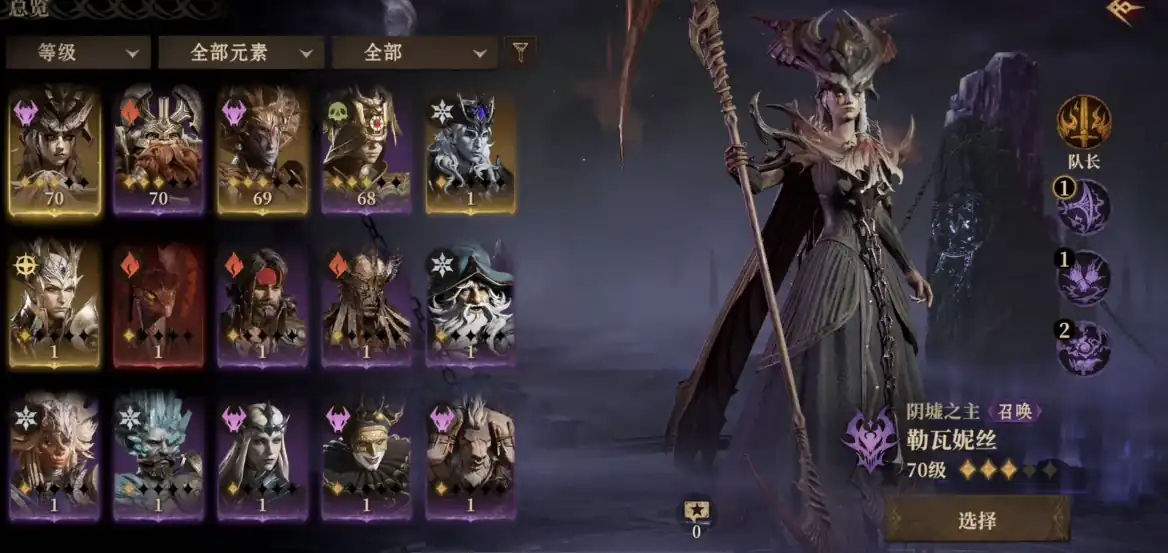Screen dimensions: 1168x553
Task: Click the star favorite icon
Action: pyautogui.click(x=696, y=510)
